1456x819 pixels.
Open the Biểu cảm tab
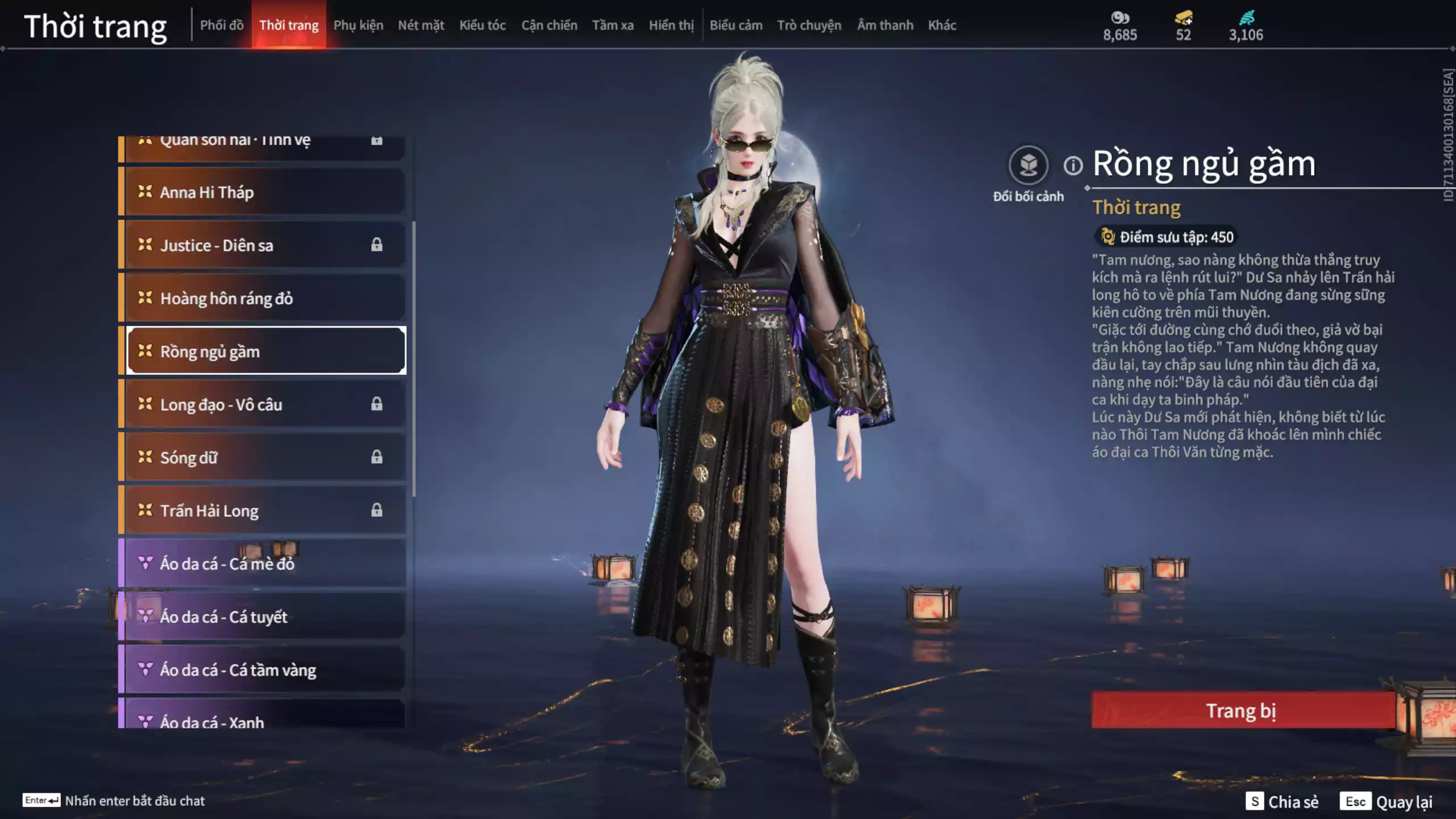coord(735,25)
